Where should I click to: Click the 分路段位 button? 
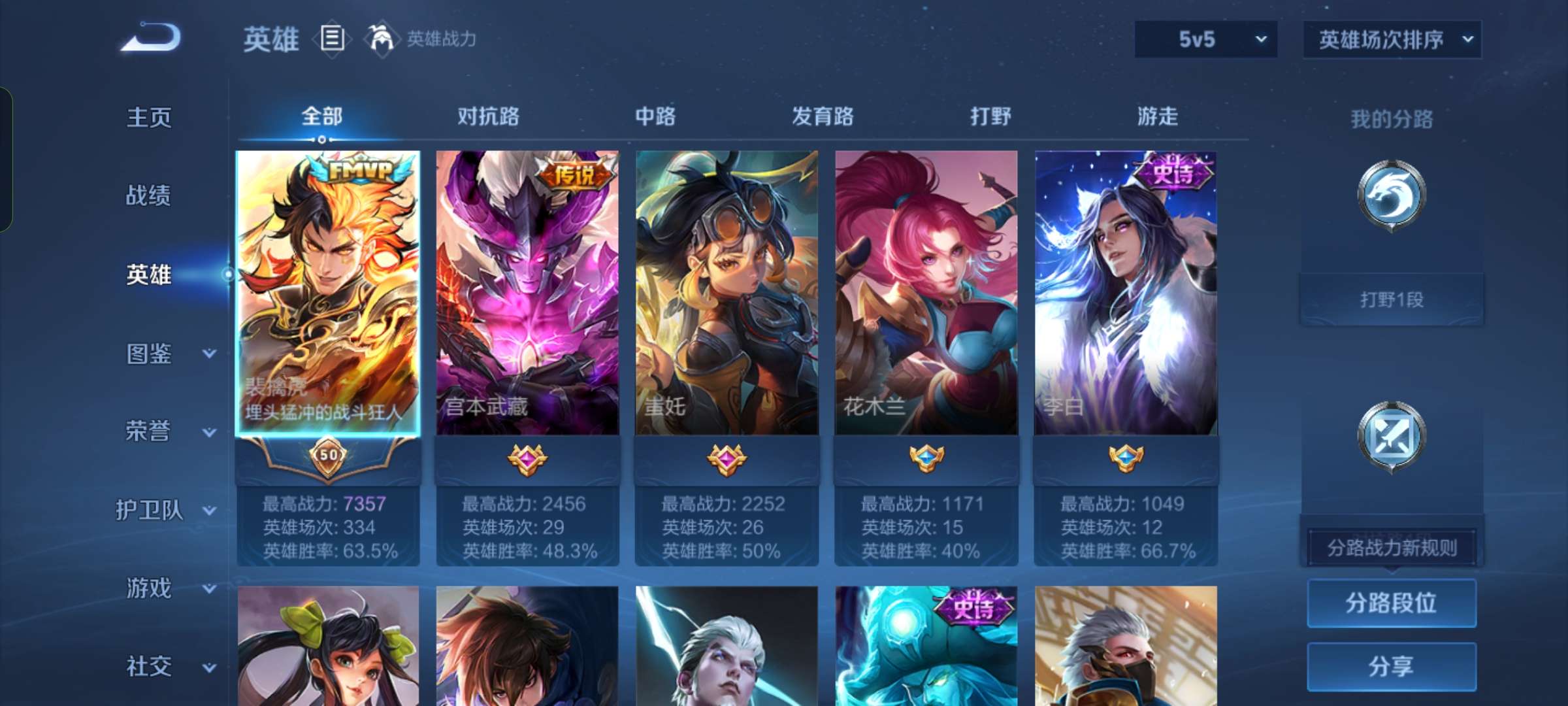click(1392, 605)
